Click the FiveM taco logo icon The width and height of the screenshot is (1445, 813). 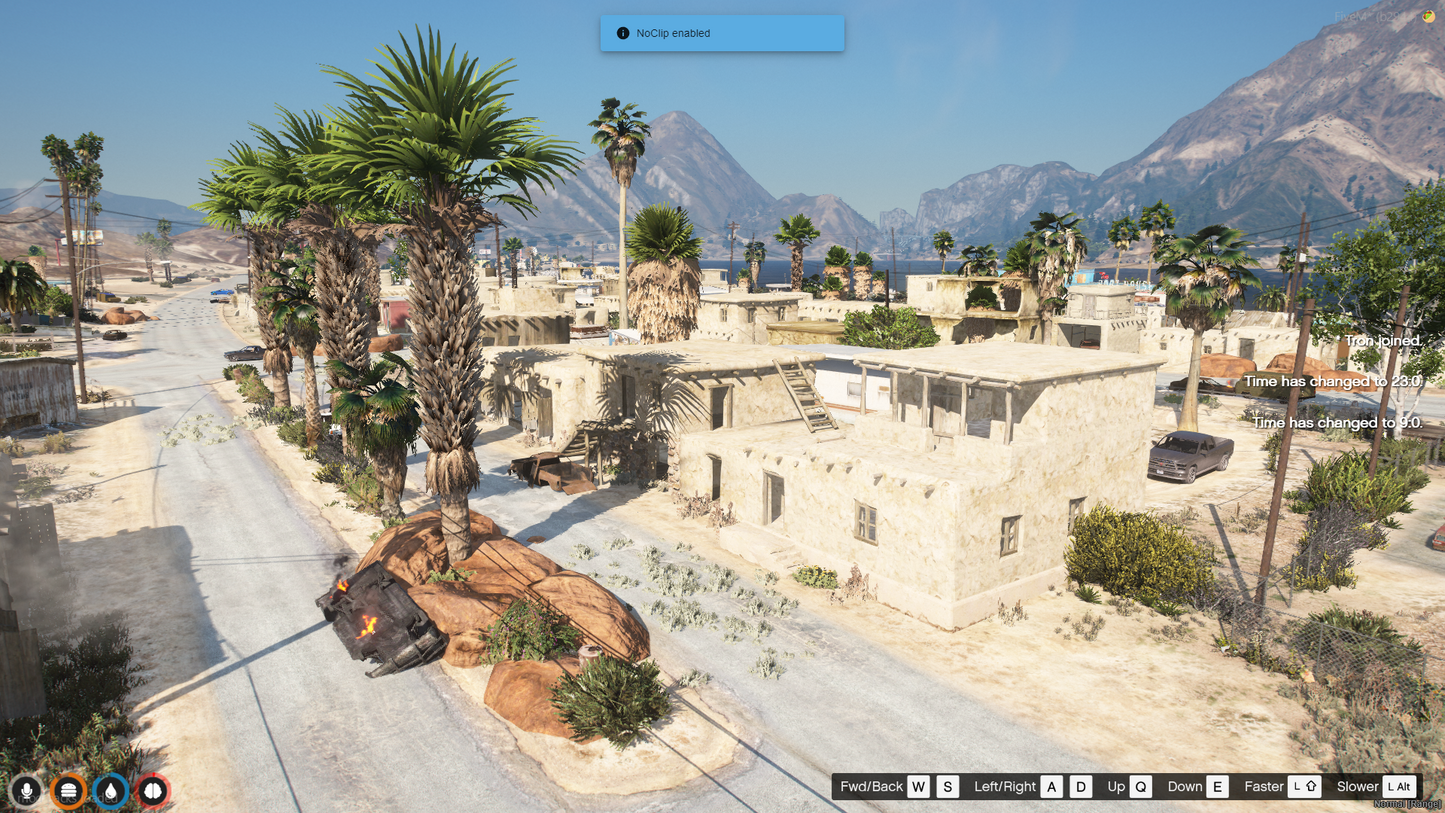click(x=1429, y=17)
